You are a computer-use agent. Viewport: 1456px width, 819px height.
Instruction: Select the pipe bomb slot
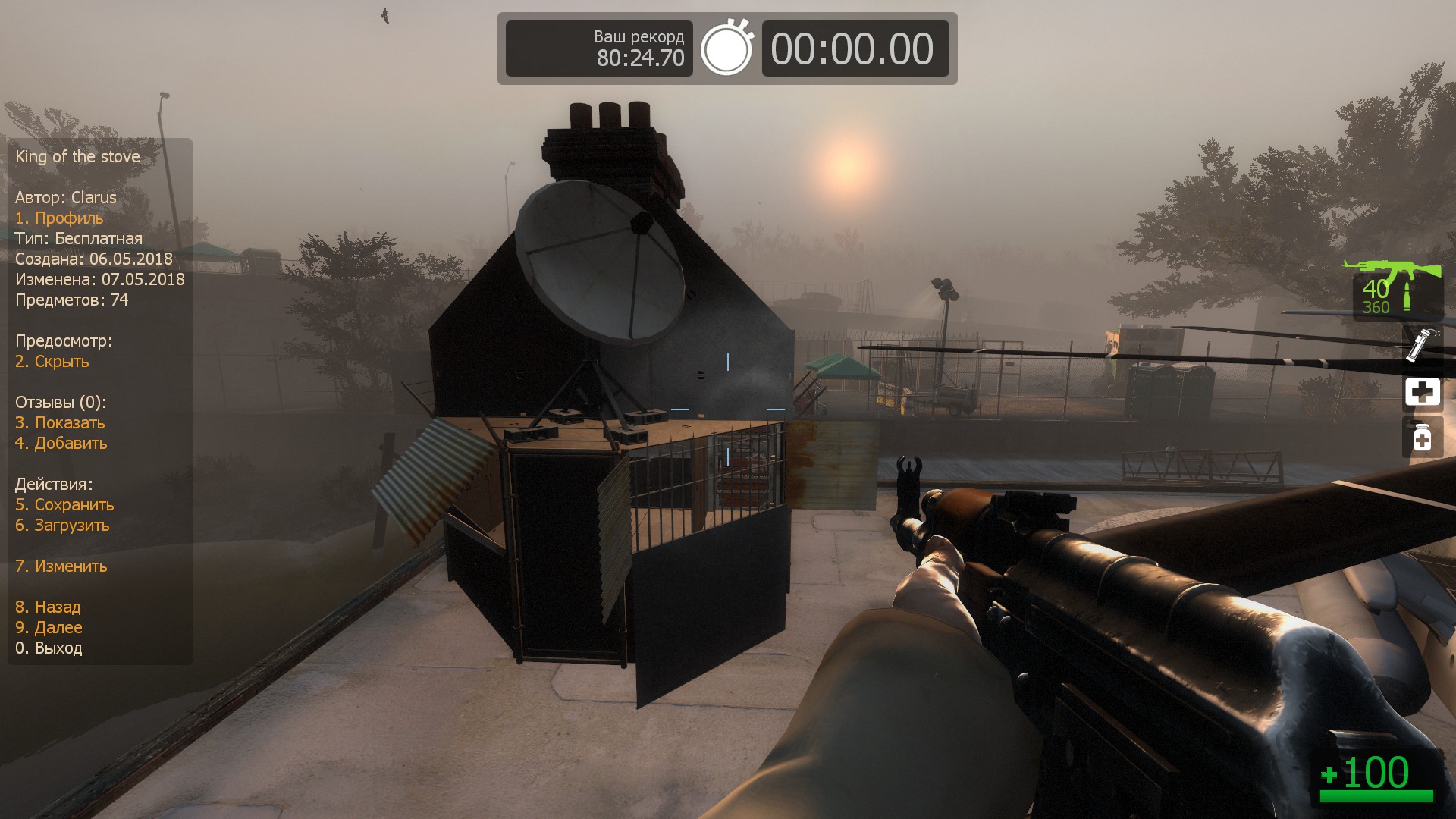(x=1422, y=345)
